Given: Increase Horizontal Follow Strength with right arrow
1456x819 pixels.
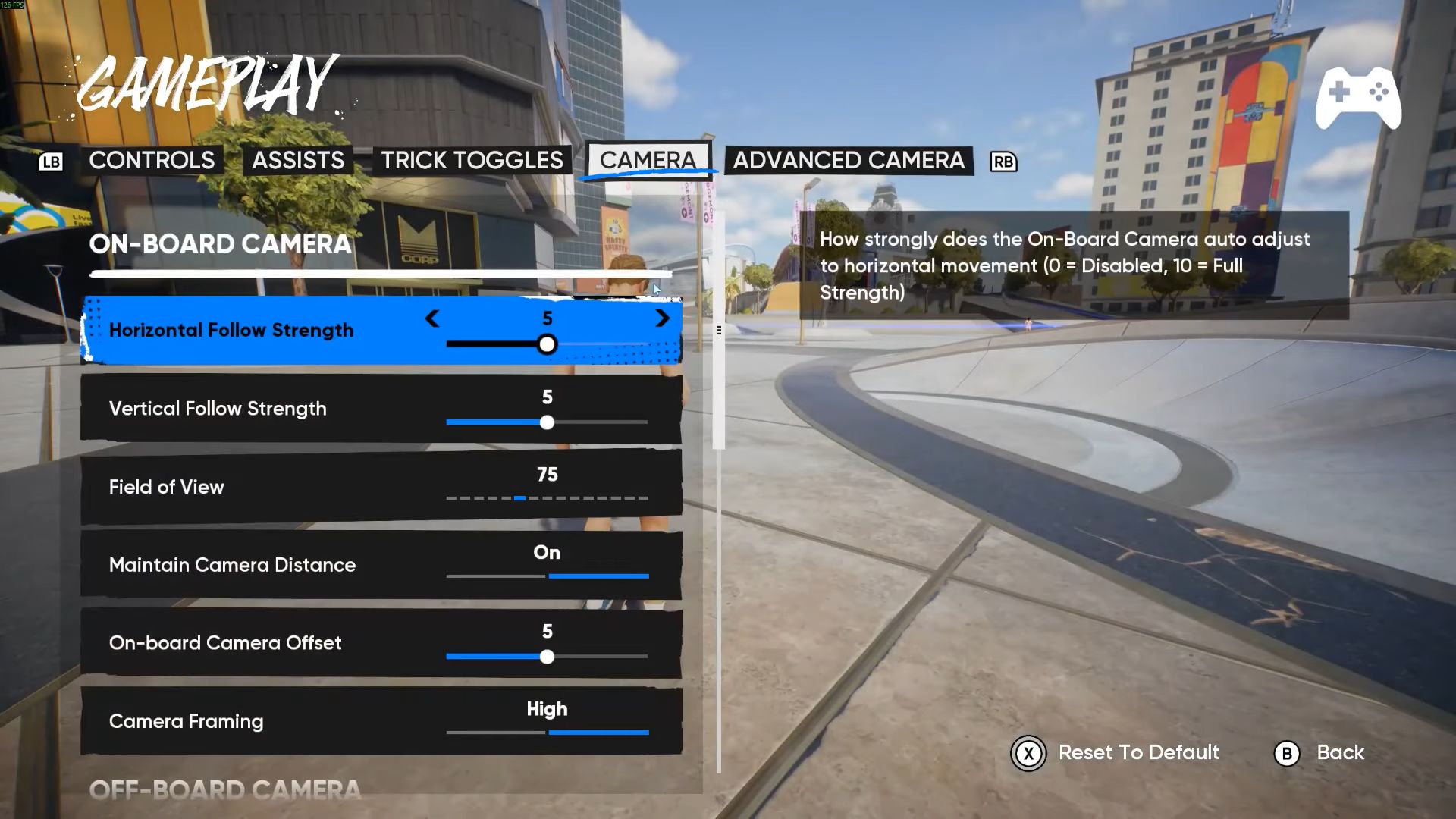Looking at the screenshot, I should 662,318.
